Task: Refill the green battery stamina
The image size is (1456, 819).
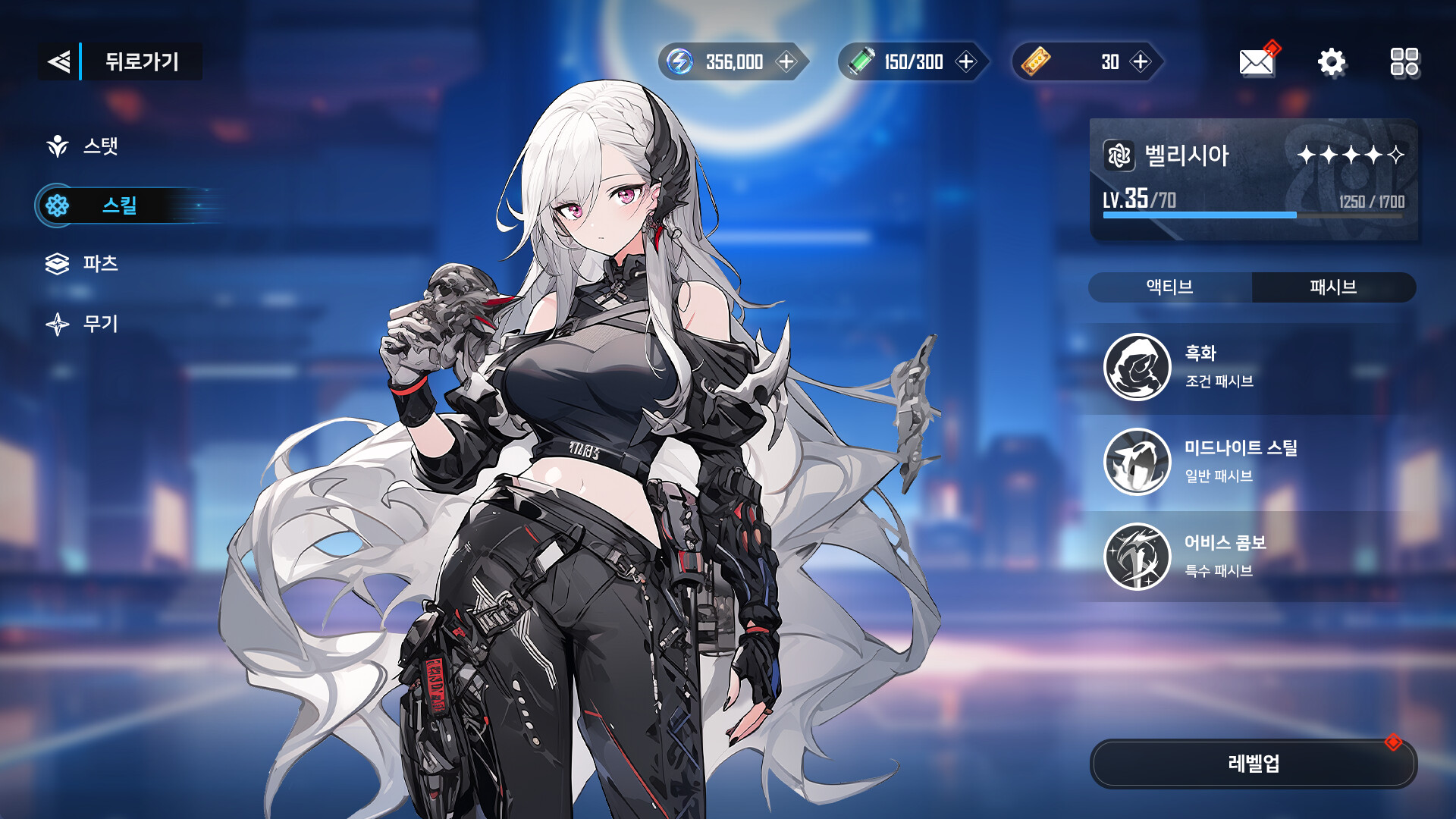Action: tap(965, 61)
